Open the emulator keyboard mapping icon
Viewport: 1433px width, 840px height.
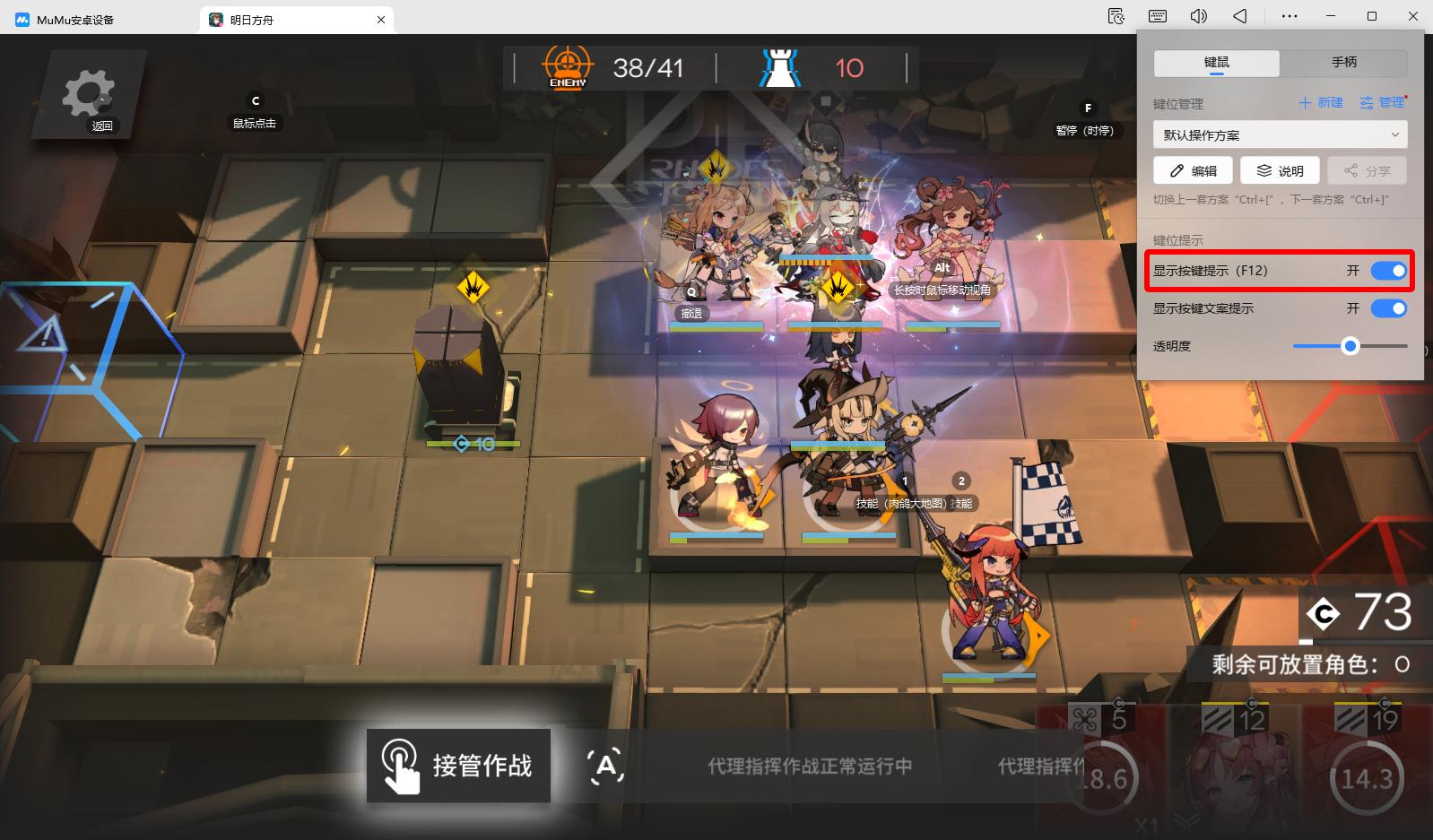pyautogui.click(x=1157, y=16)
